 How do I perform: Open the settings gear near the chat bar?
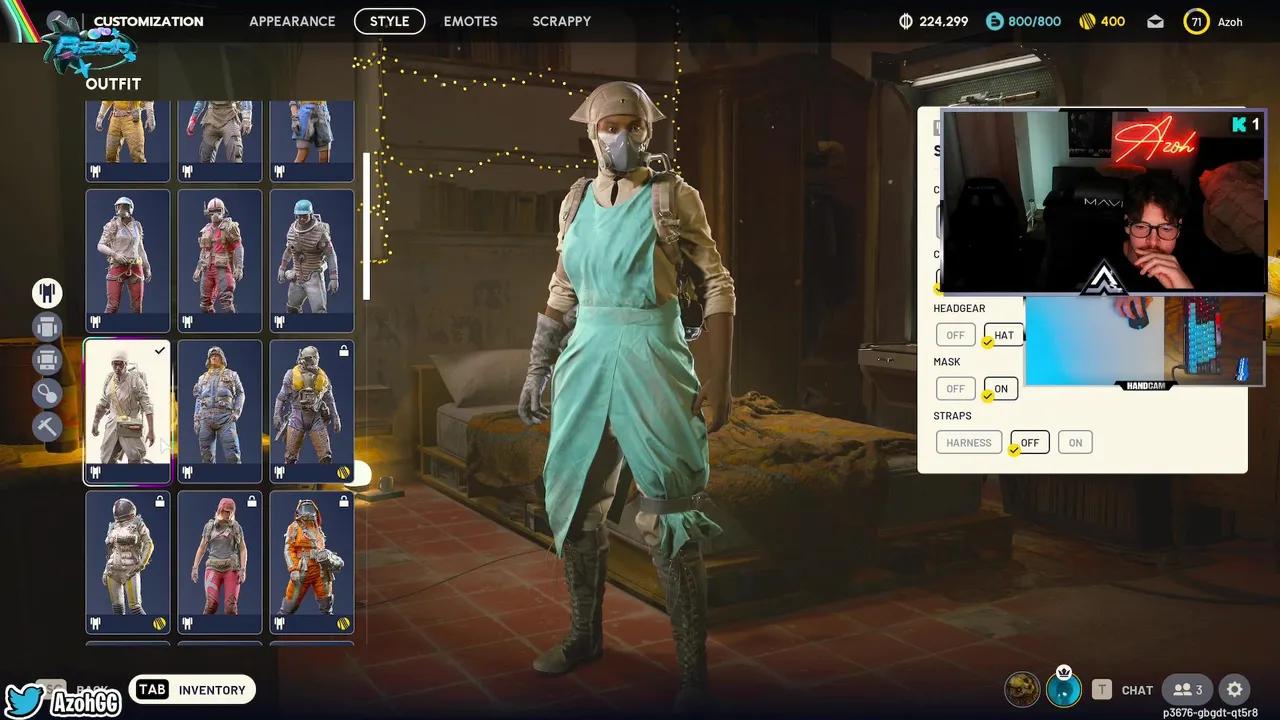(x=1234, y=690)
